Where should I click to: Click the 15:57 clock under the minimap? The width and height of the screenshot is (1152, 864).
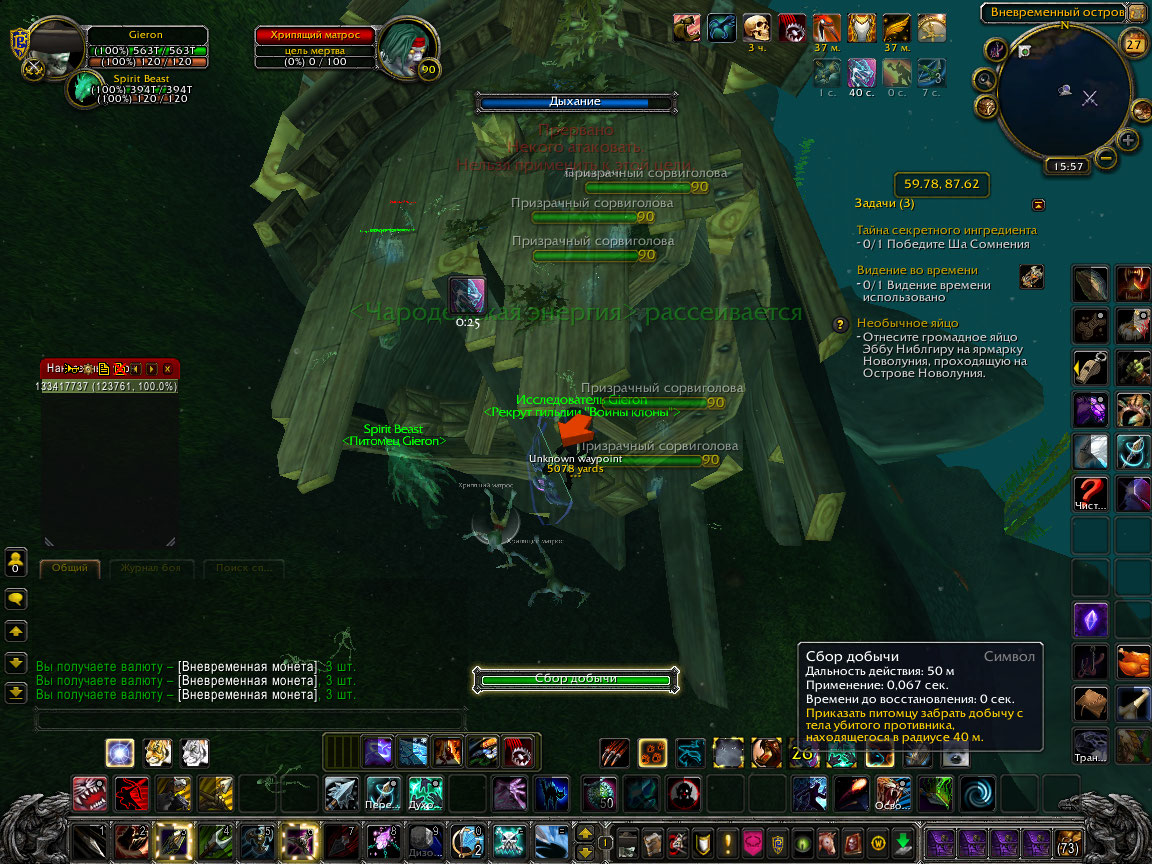(x=1066, y=166)
